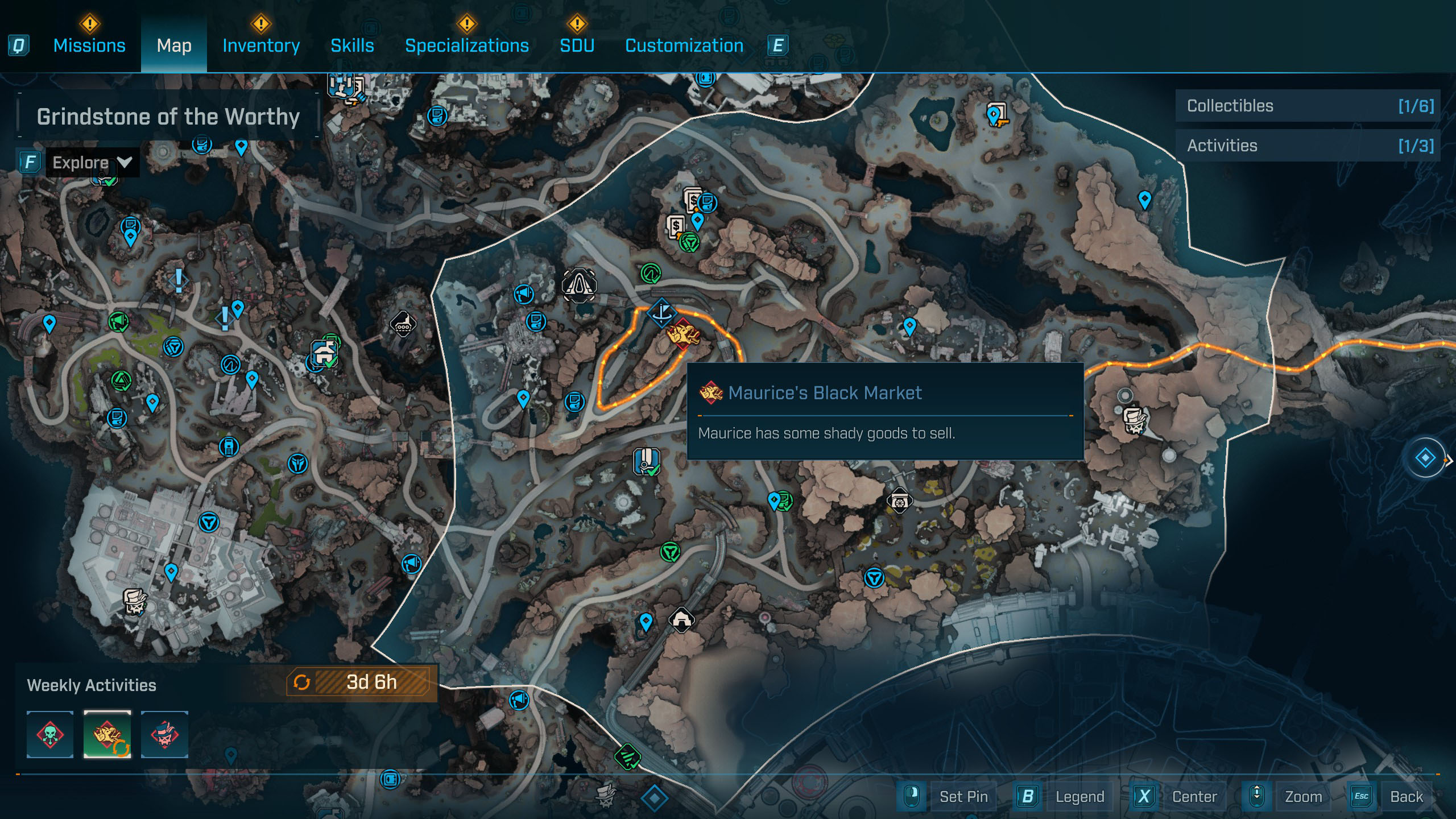This screenshot has width=1456, height=819.
Task: Select the Skills tab
Action: (x=352, y=45)
